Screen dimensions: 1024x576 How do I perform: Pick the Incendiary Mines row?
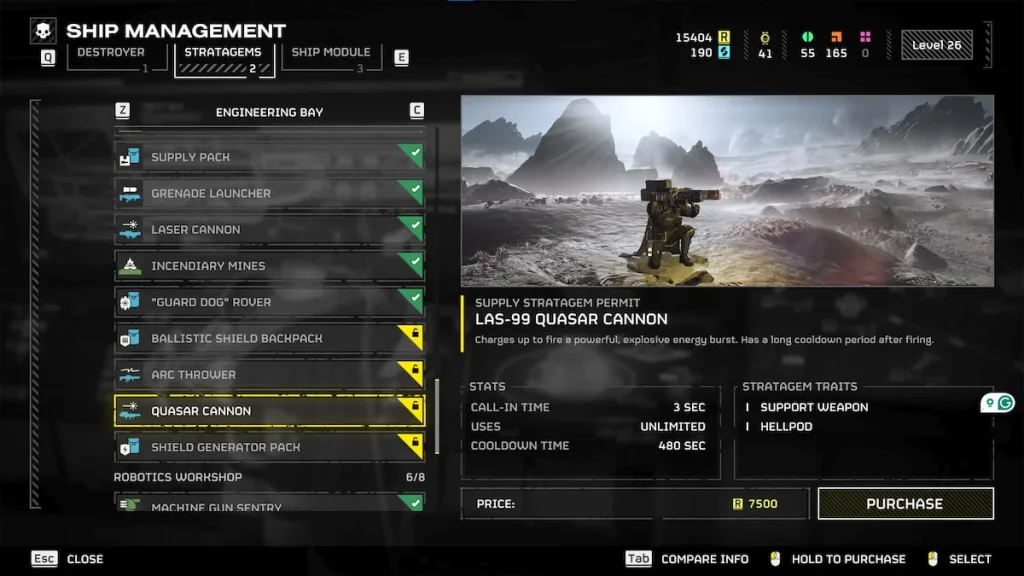coord(269,266)
